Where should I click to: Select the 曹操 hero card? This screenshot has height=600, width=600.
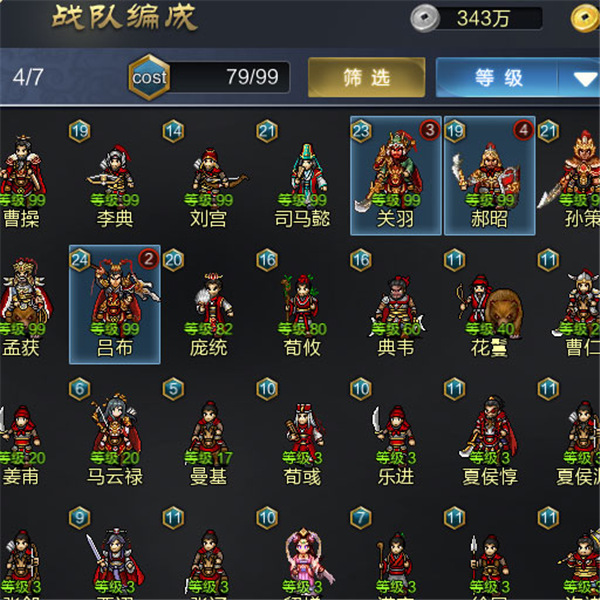(22, 178)
